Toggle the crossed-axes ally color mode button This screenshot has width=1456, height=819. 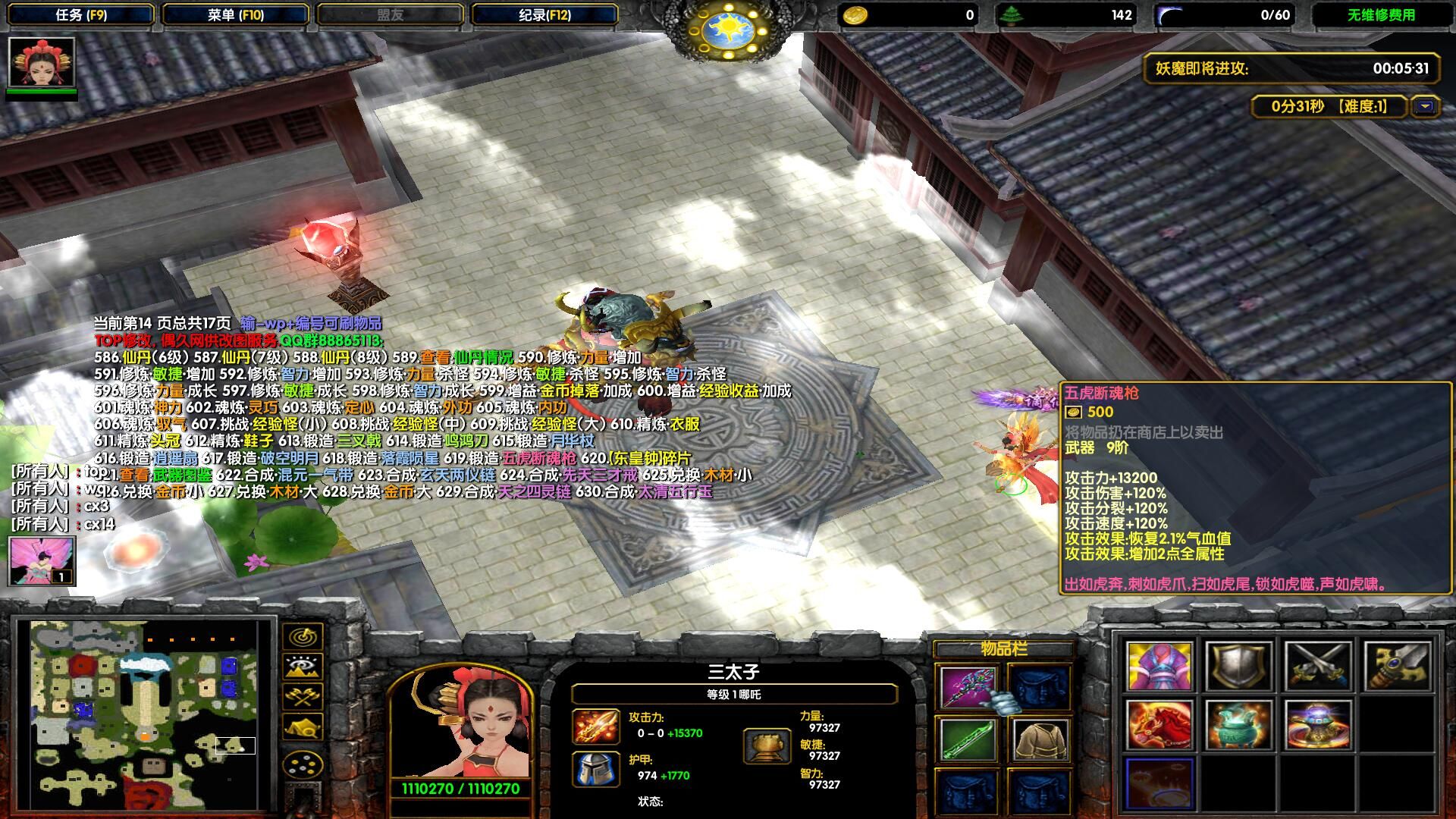(303, 697)
